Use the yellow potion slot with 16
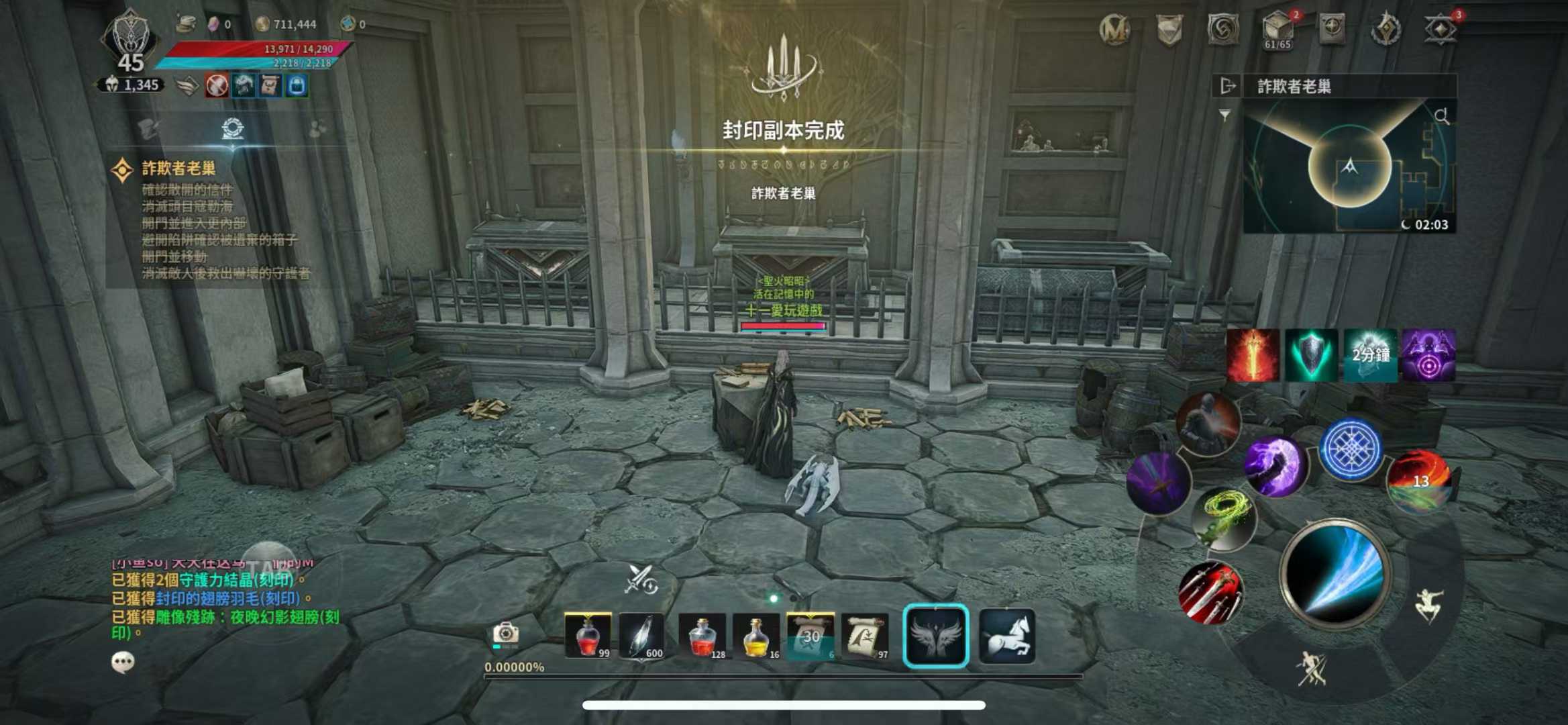The width and height of the screenshot is (1568, 725). (757, 636)
